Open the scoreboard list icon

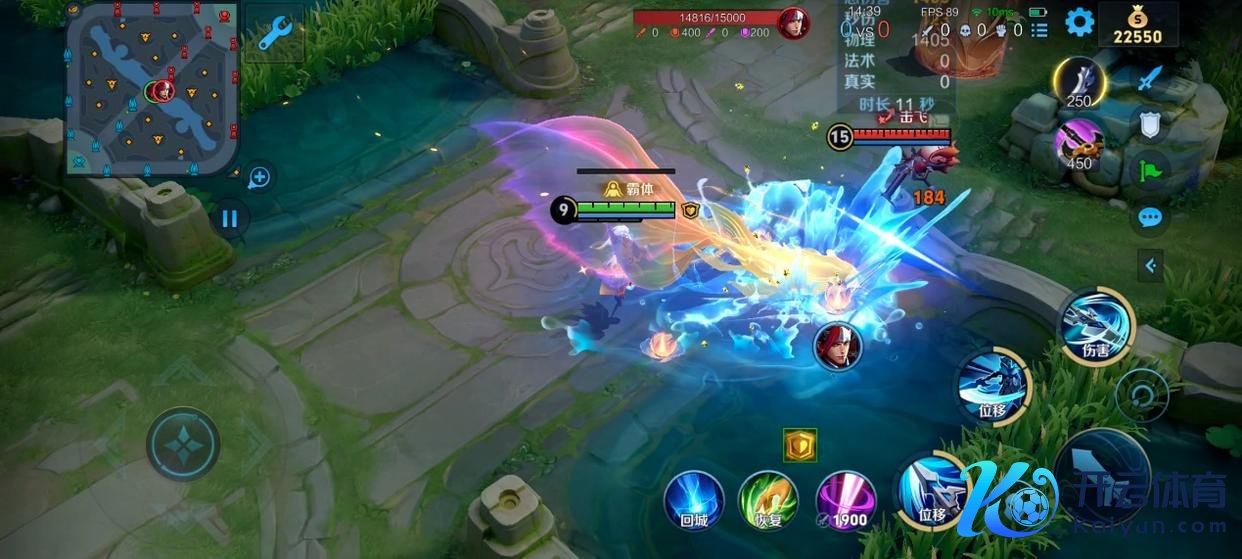coord(1040,30)
